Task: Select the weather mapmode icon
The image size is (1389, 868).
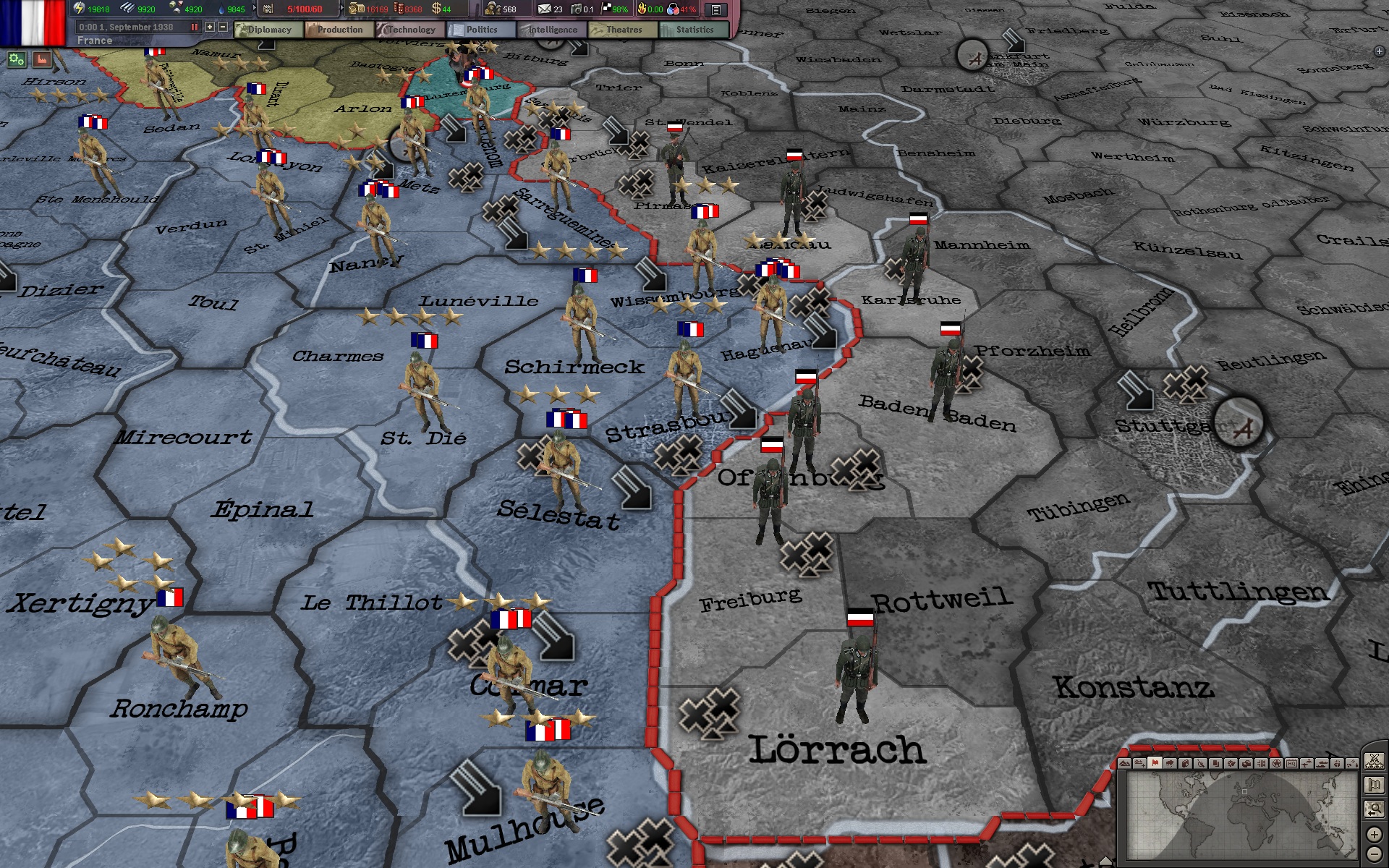Action: (1170, 763)
